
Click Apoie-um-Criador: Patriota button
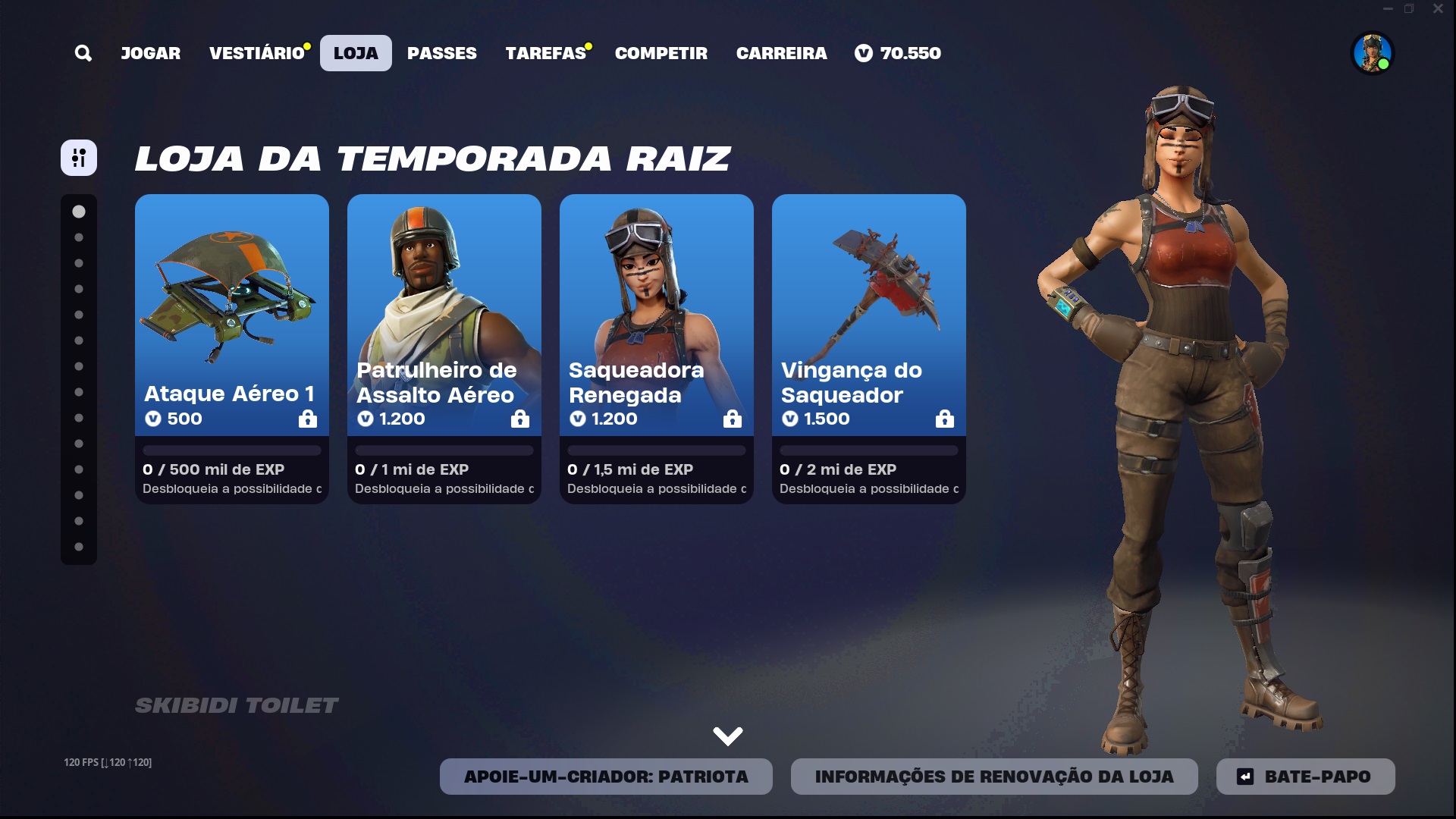[x=605, y=776]
